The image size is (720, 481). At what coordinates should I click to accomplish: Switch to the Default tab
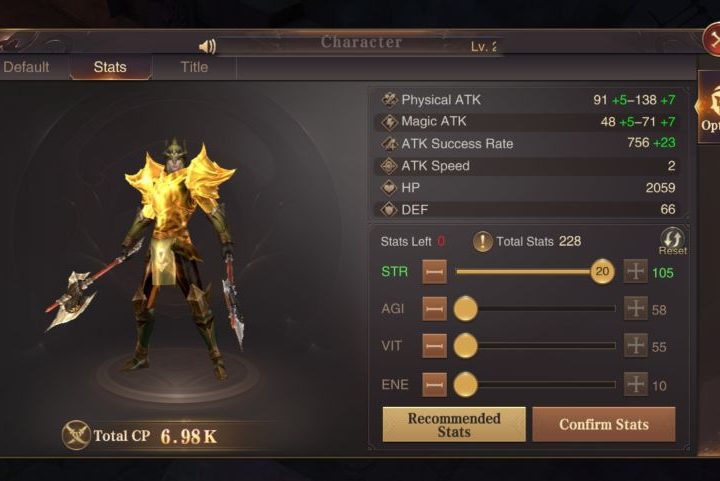[27, 67]
